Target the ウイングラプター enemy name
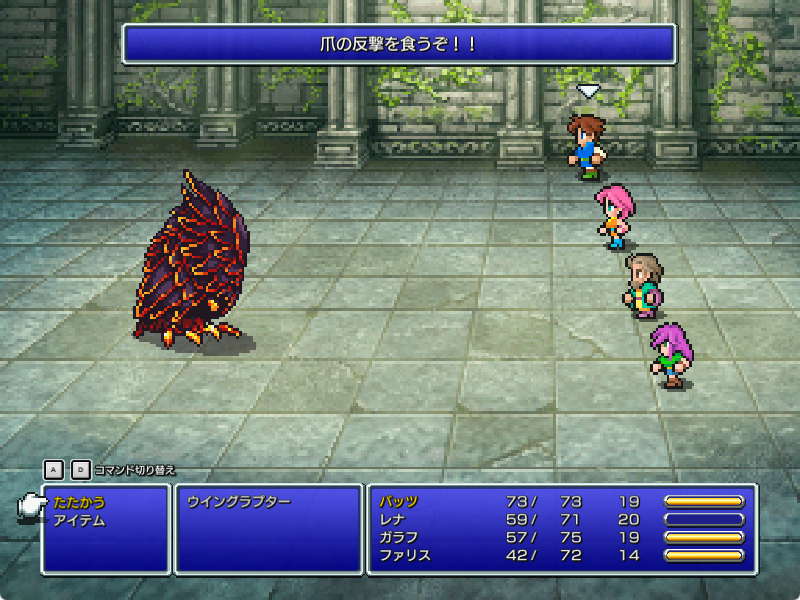Screen dimensions: 800x600 (x=238, y=502)
